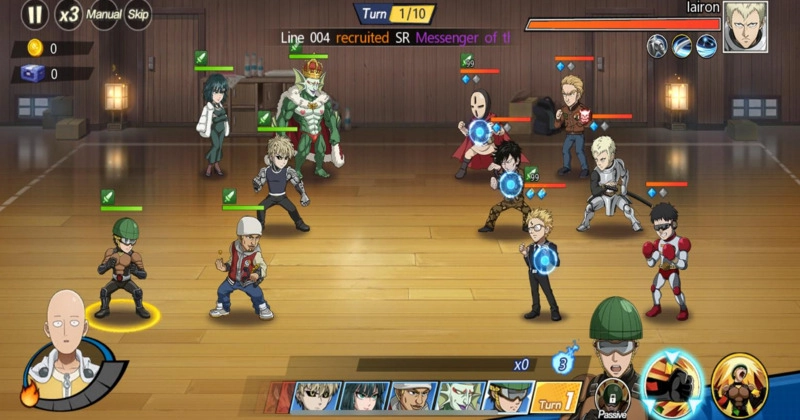Choose the green alien portrait in turn order

pyautogui.click(x=460, y=397)
